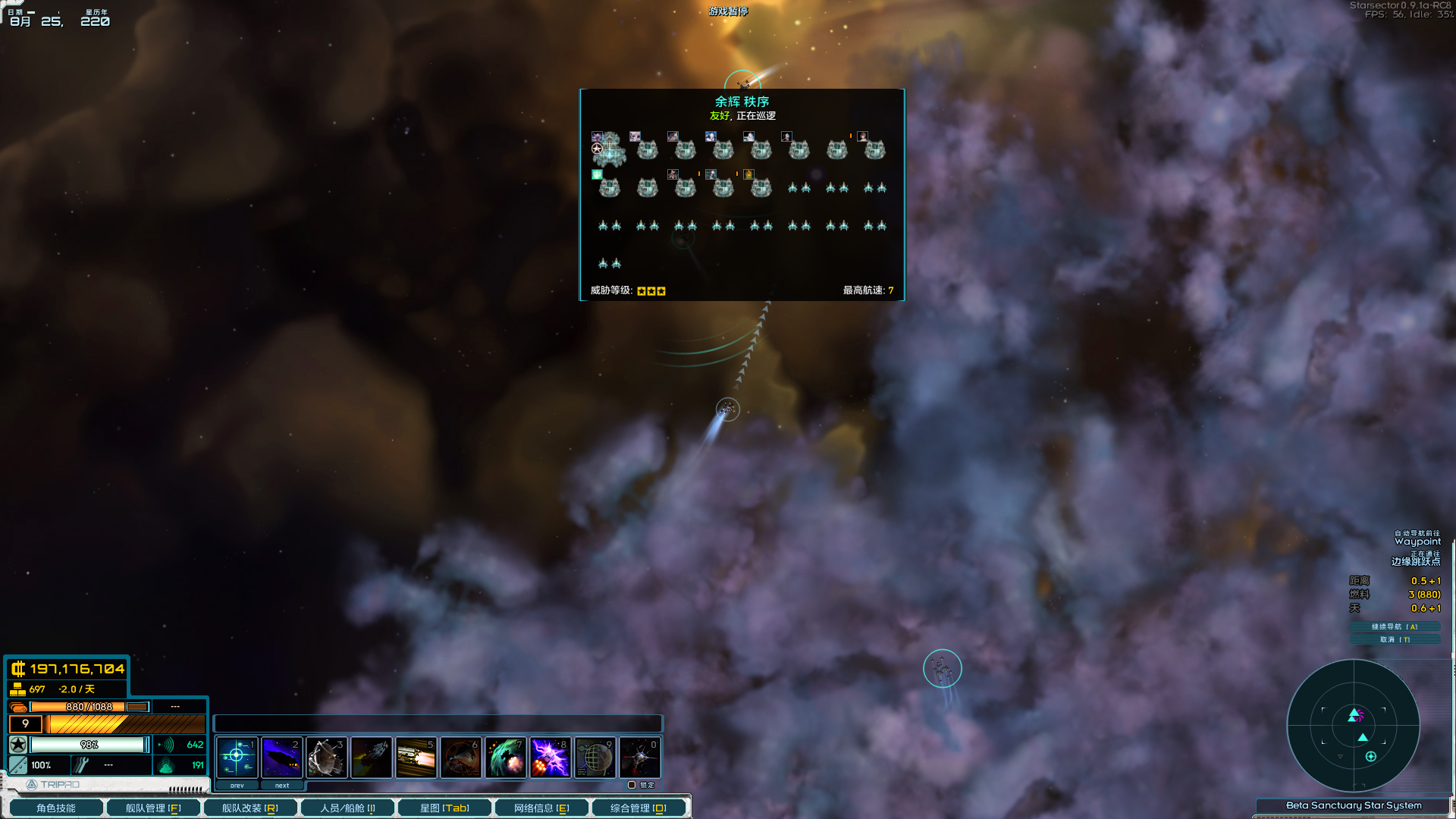Open the 星图 star map screen

click(x=445, y=807)
